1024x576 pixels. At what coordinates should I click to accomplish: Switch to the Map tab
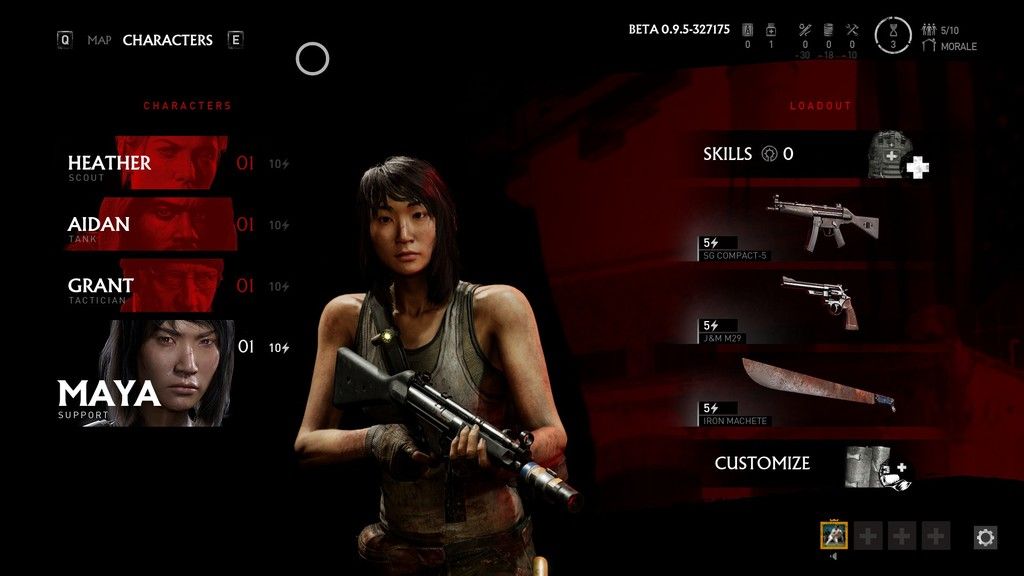coord(99,40)
